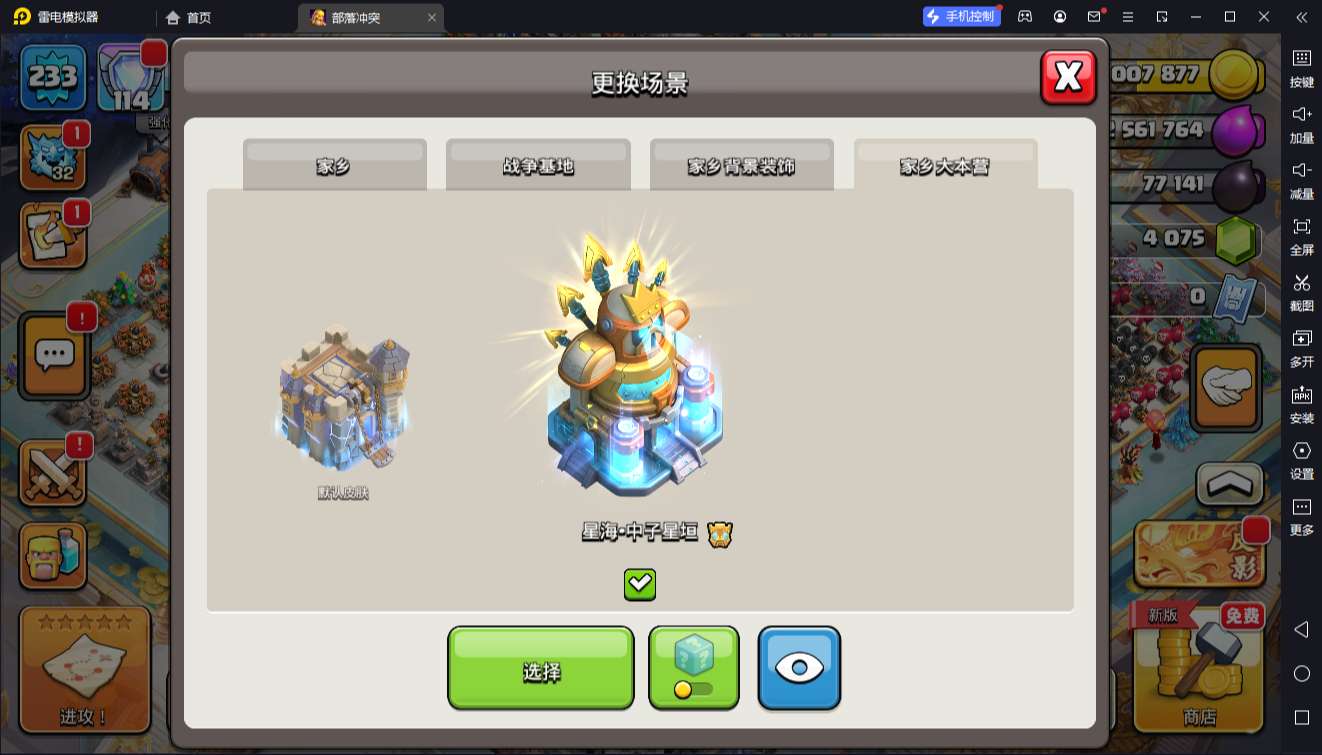This screenshot has width=1322, height=755.
Task: Toggle the random skin cube button
Action: 694,668
